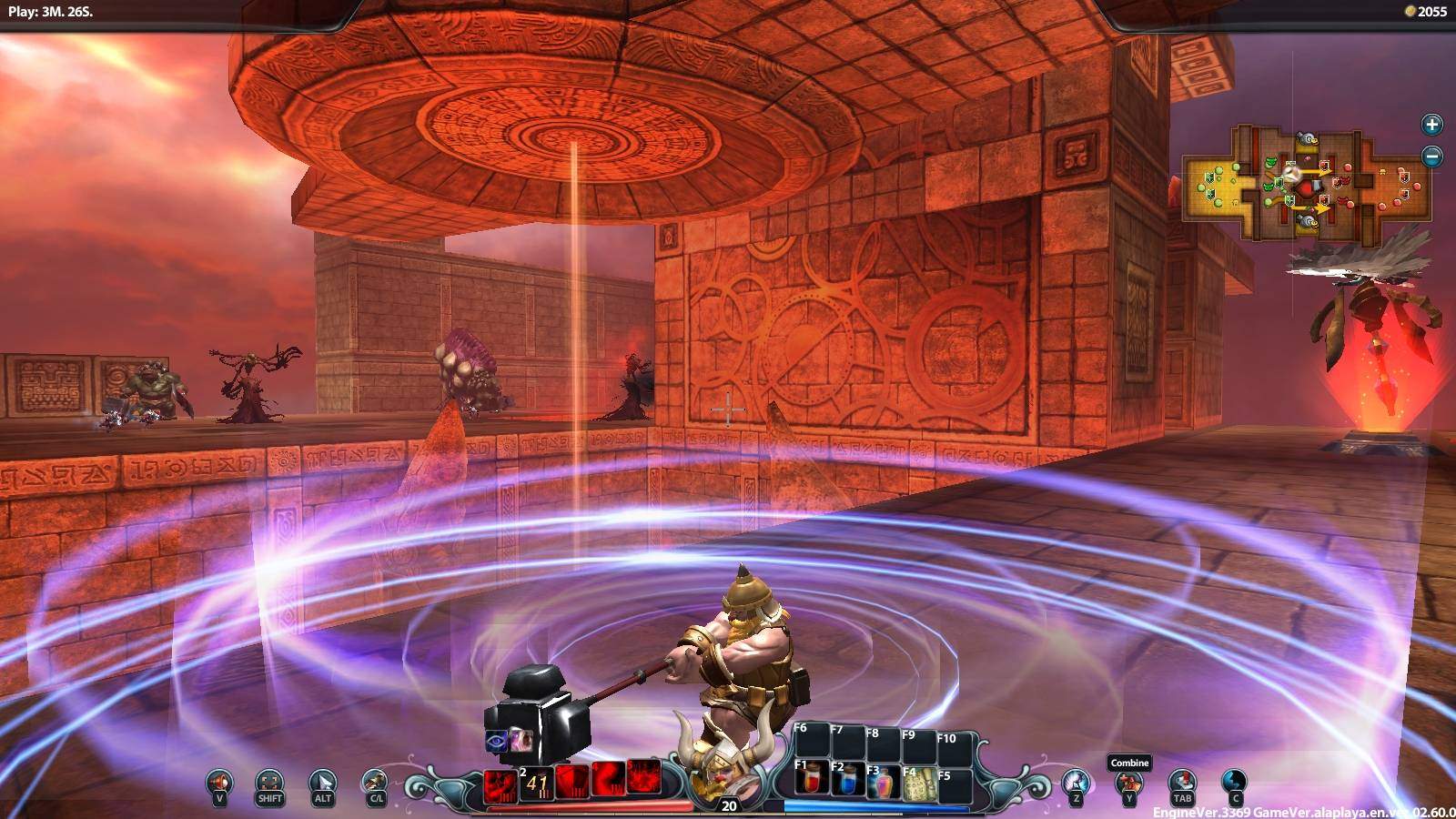This screenshot has width=1456, height=819.
Task: Toggle the ALT cursor mode icon
Action: (322, 782)
